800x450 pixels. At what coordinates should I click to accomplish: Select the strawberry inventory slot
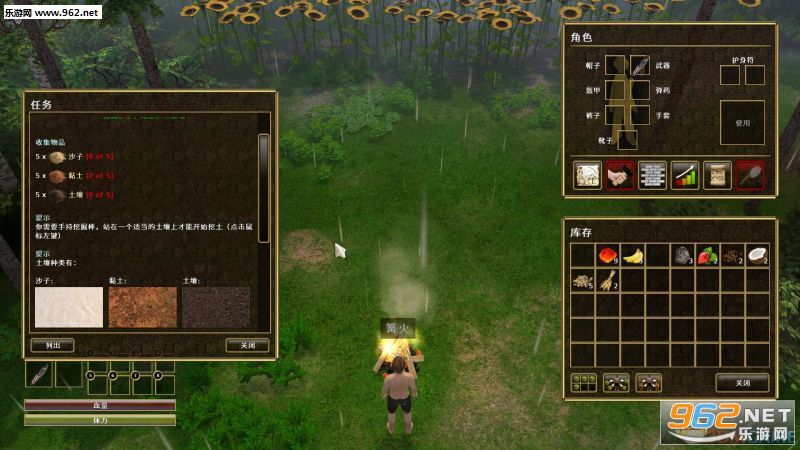pos(708,256)
